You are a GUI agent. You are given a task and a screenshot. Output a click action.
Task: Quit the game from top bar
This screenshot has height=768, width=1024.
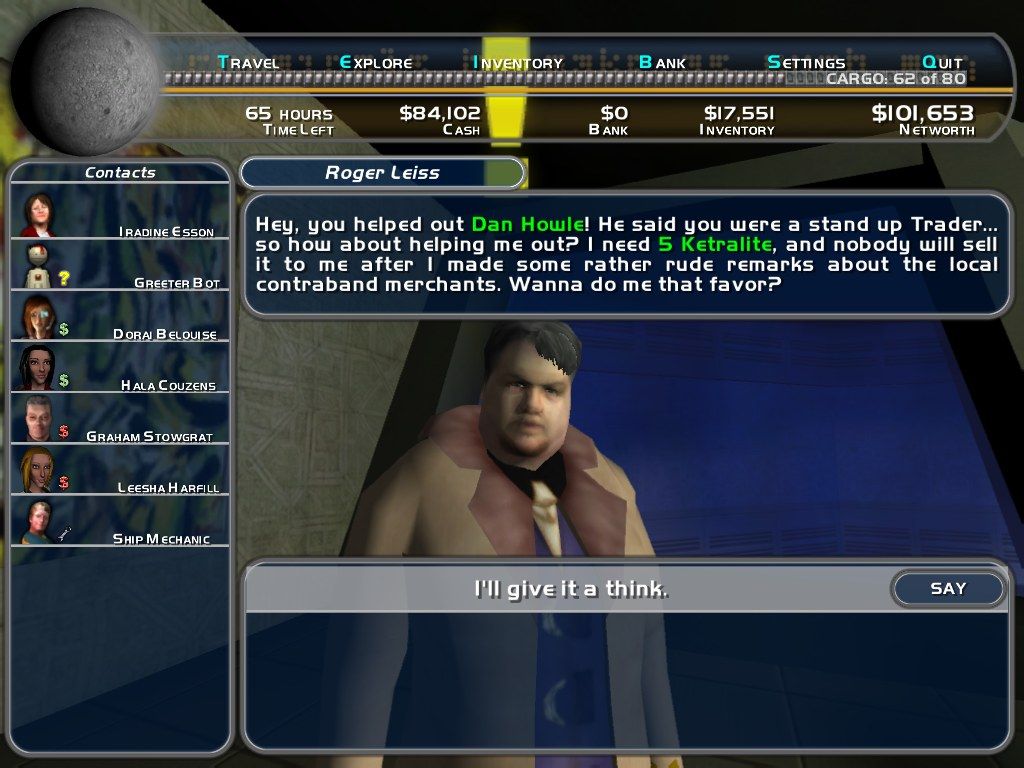(942, 62)
